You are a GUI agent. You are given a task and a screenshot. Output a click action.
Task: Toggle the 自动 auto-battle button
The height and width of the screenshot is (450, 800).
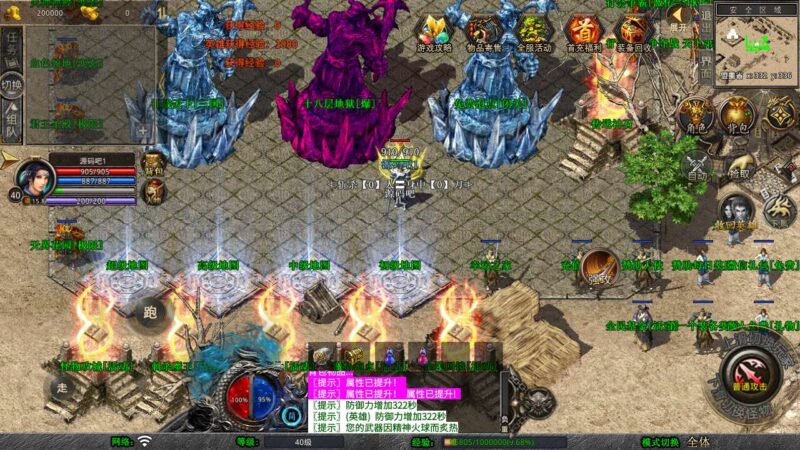coord(696,167)
